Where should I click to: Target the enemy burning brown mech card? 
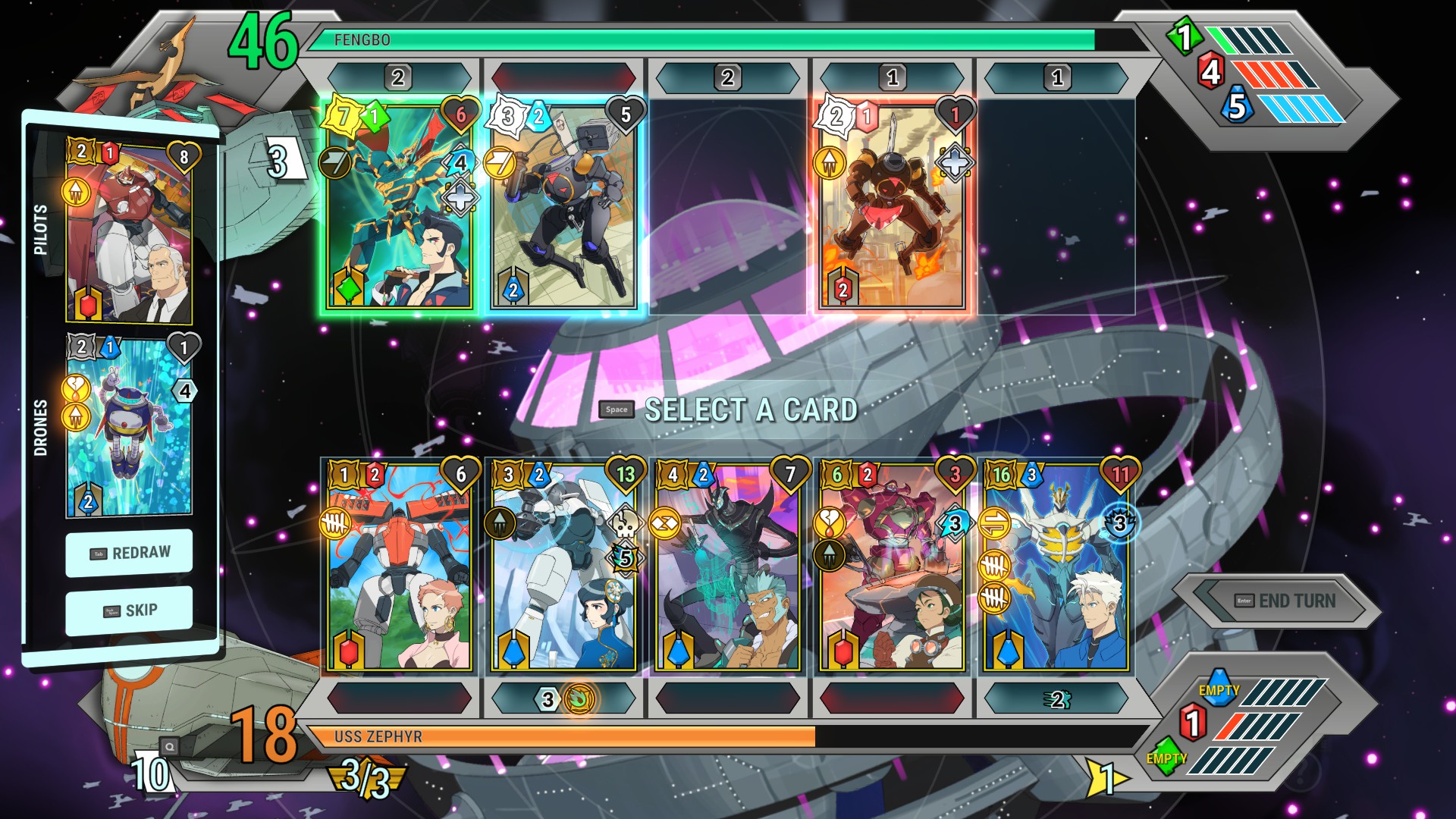tap(892, 206)
